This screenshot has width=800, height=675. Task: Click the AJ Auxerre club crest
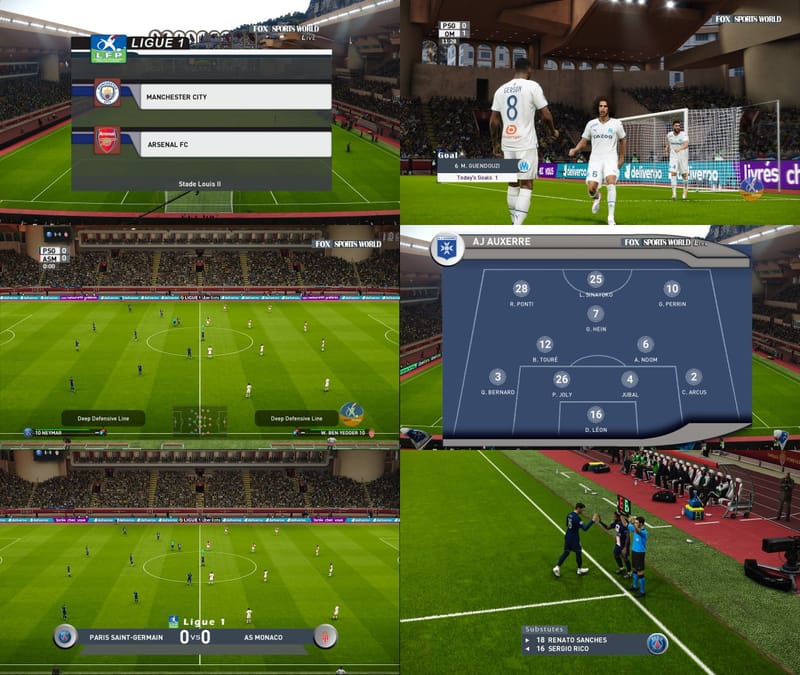(x=447, y=249)
